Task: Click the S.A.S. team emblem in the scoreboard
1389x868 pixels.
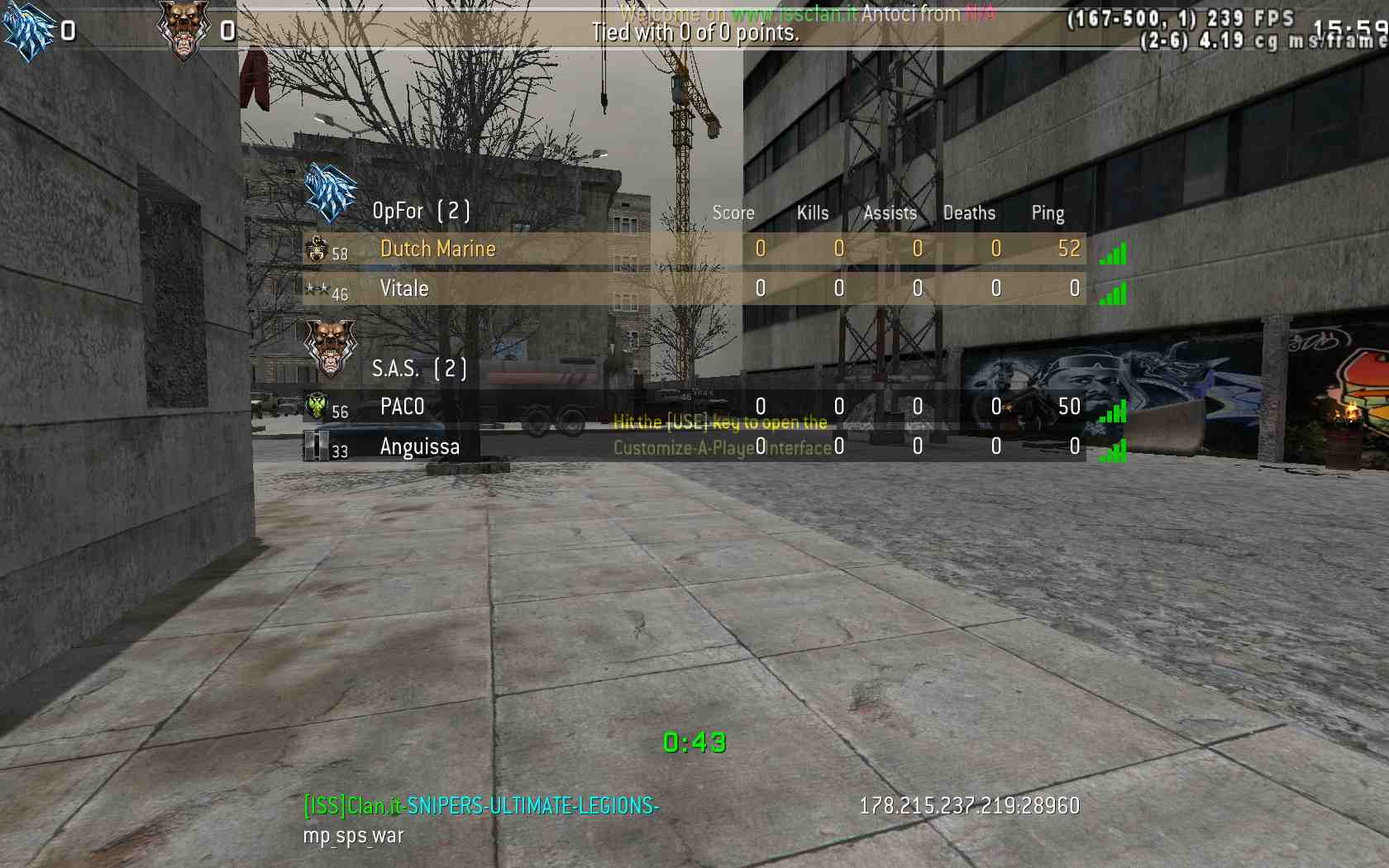Action: 331,346
